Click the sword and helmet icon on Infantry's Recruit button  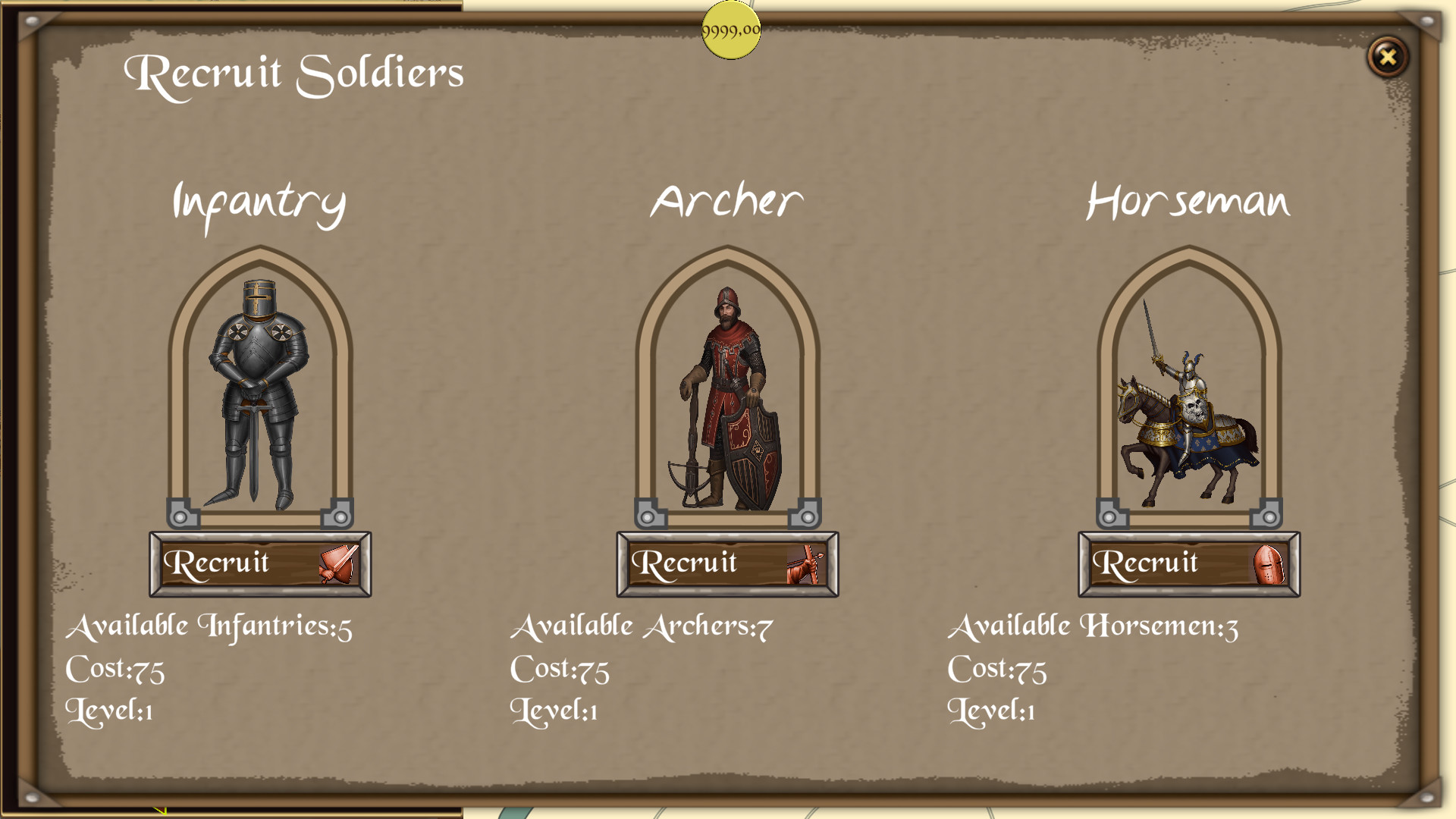coord(341,563)
